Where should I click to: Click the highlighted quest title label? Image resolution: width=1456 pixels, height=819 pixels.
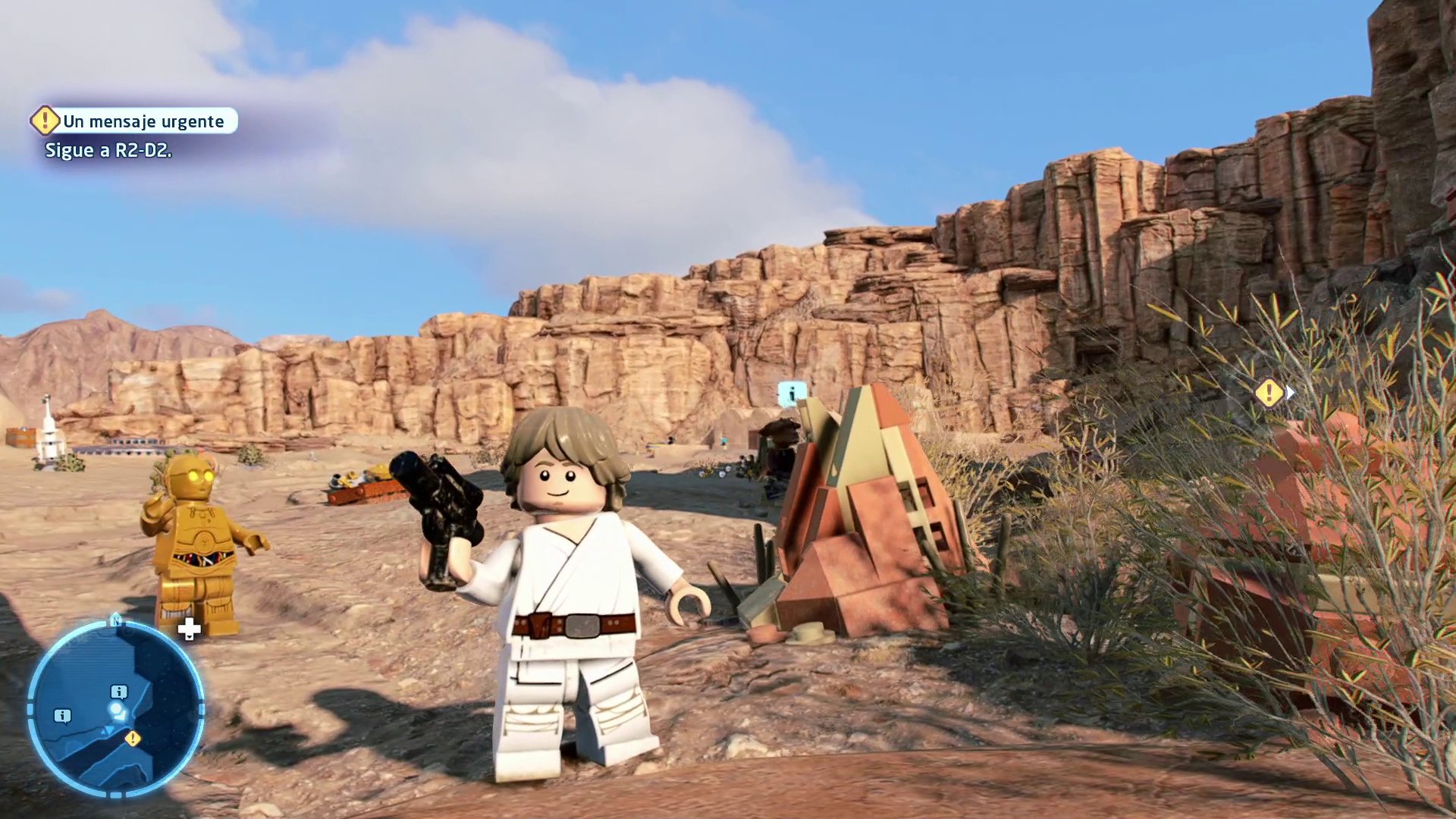click(143, 121)
